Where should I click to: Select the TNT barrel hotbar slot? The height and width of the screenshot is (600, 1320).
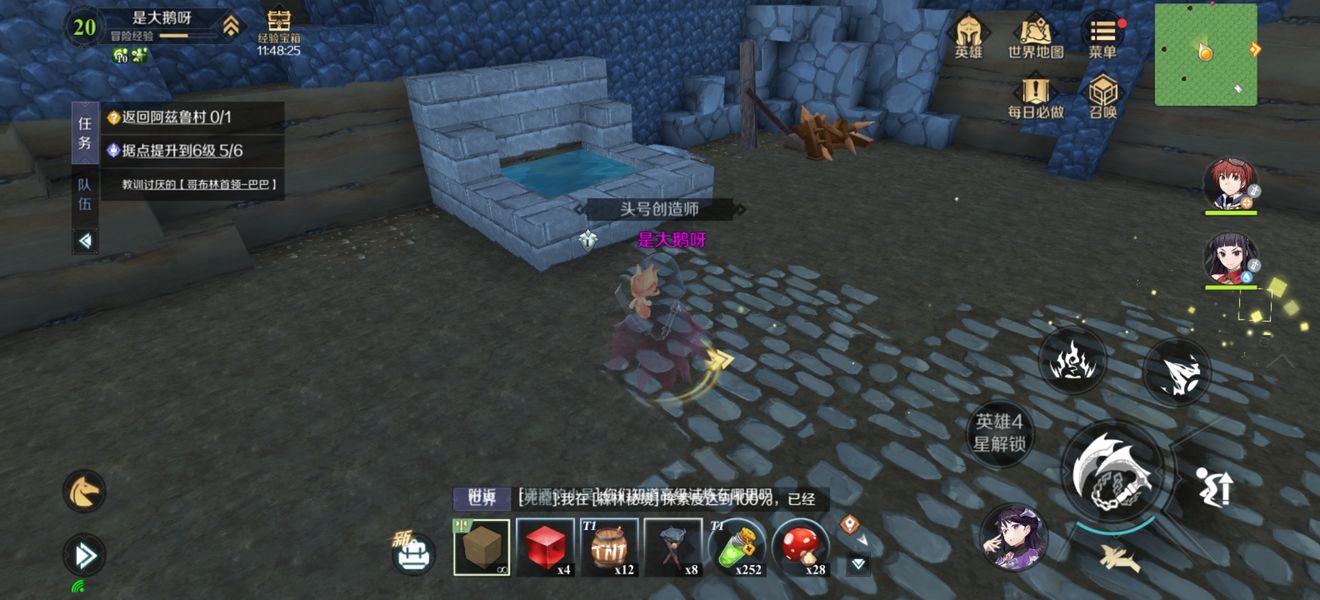pos(608,547)
